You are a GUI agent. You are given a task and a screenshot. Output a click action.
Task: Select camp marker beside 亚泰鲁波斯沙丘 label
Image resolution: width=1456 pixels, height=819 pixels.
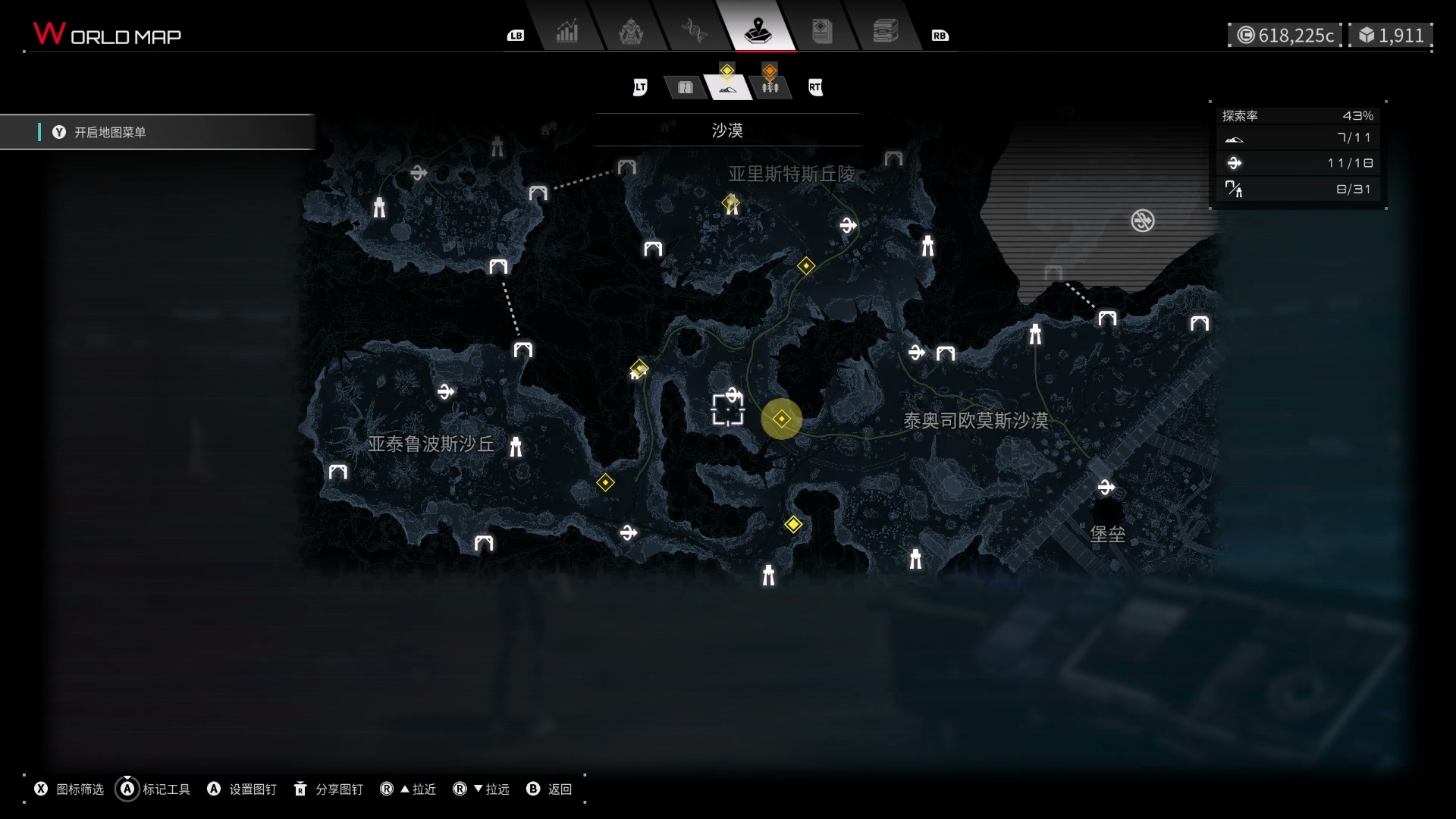(x=516, y=447)
